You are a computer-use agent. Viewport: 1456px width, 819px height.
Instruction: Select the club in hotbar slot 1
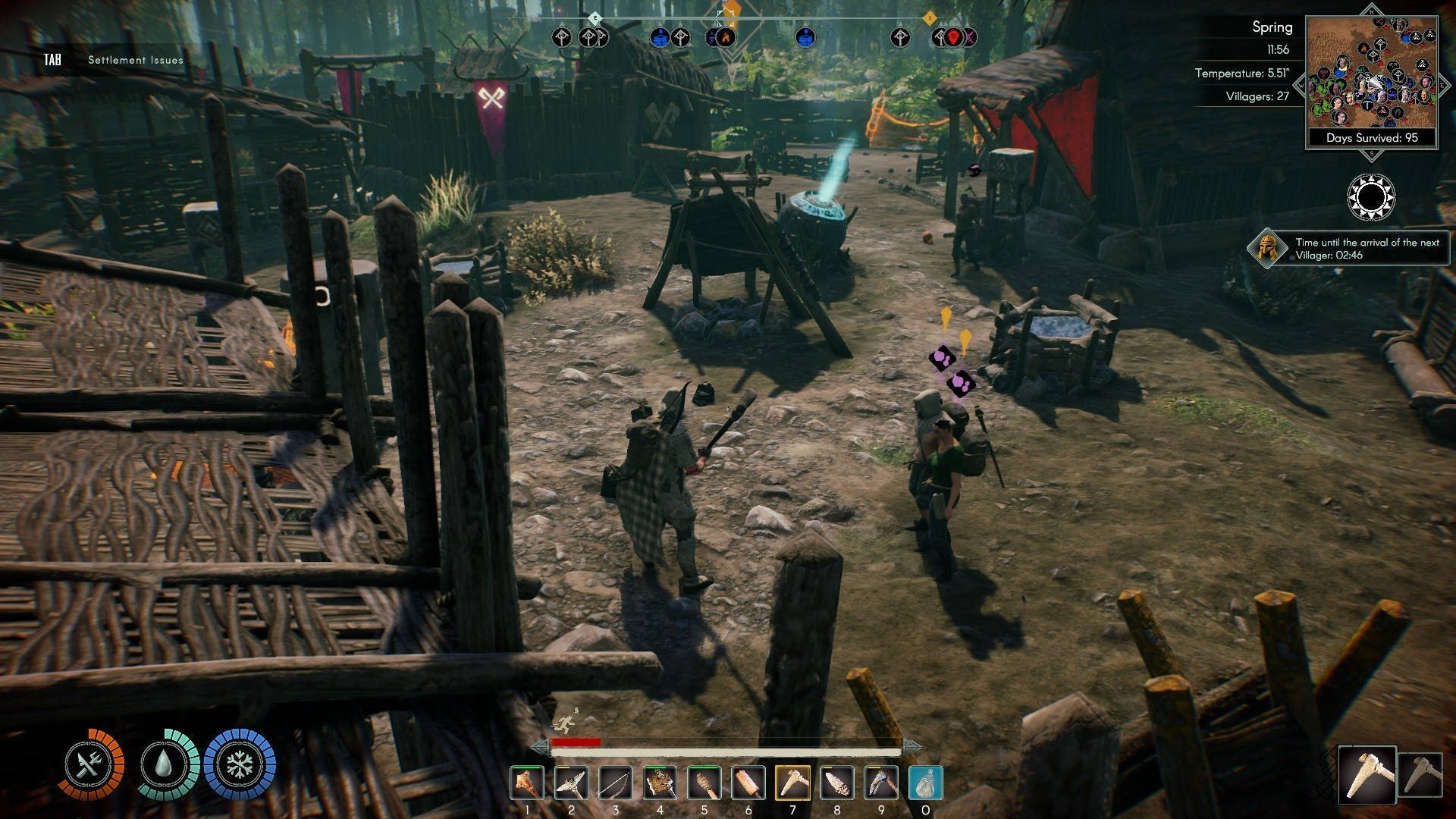[x=526, y=783]
